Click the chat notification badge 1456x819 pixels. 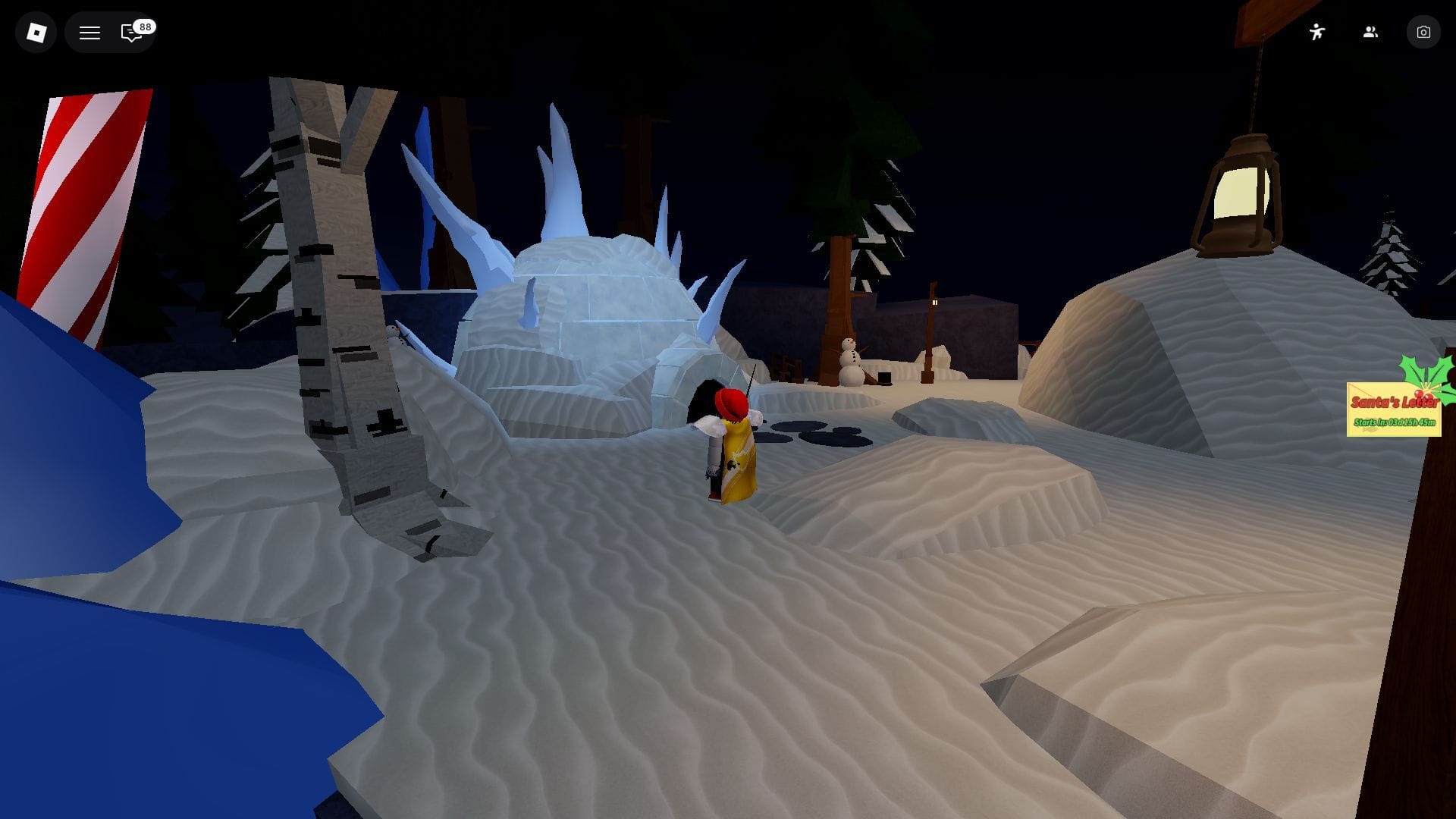pos(145,27)
